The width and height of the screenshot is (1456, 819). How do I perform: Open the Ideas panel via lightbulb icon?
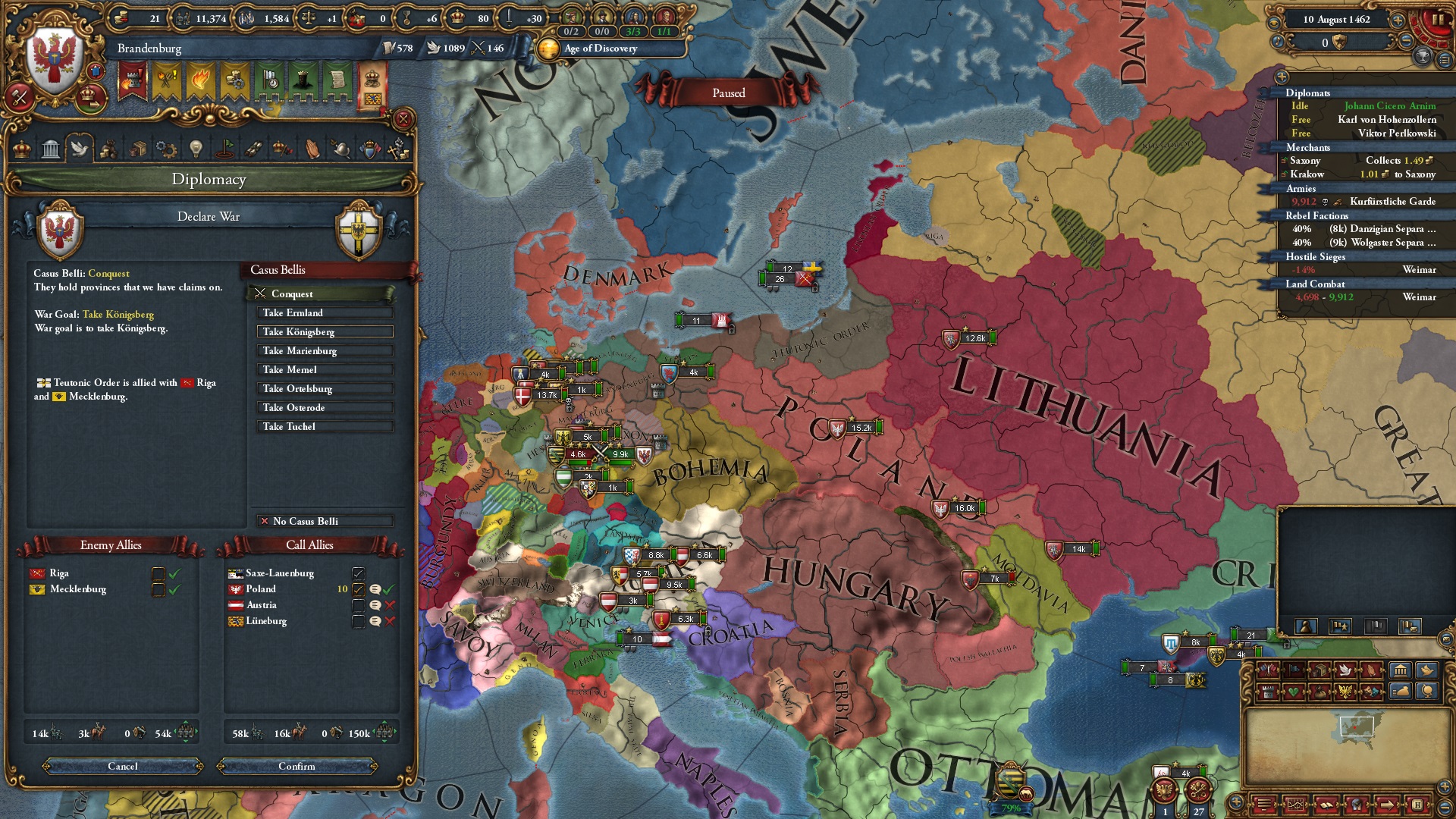pos(196,148)
